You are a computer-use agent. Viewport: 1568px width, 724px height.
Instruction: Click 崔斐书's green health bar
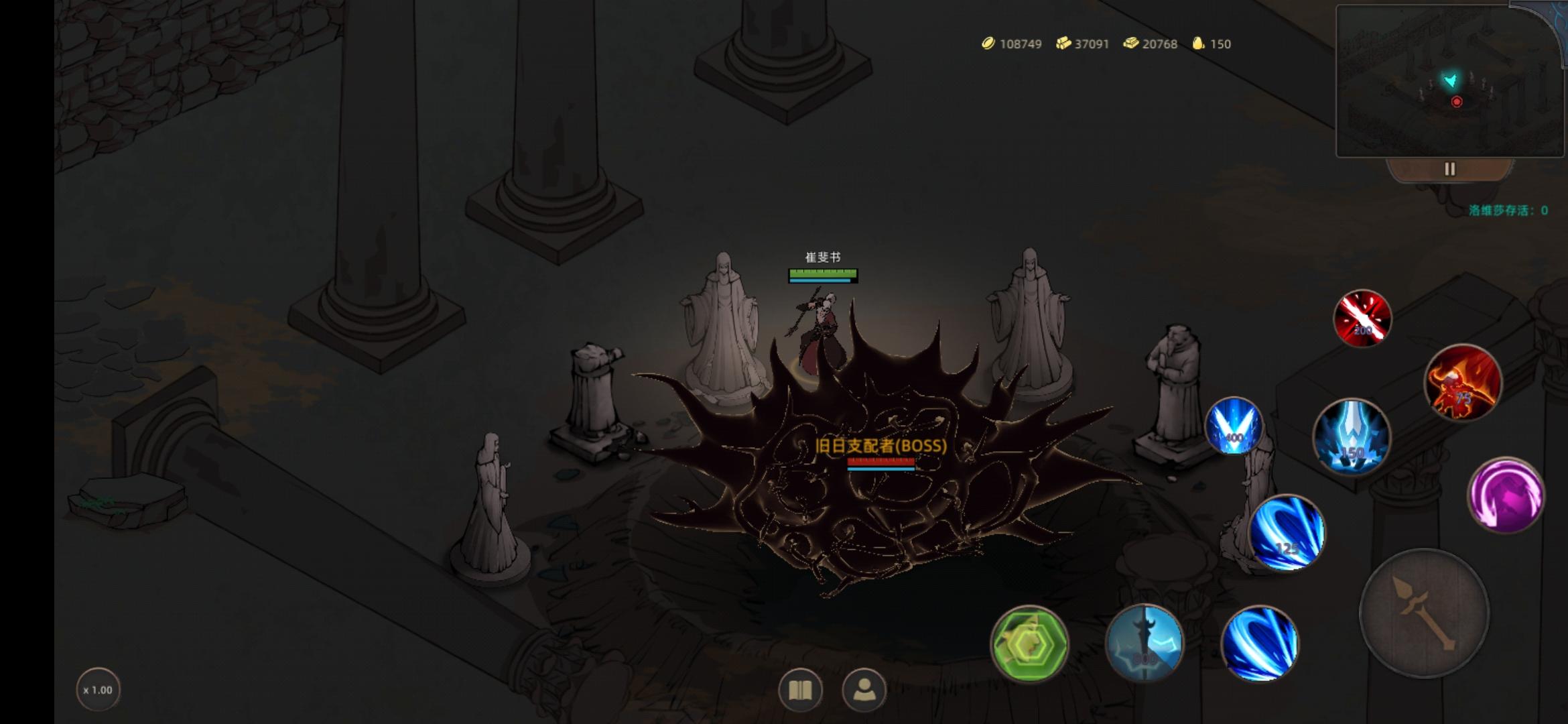coord(822,274)
